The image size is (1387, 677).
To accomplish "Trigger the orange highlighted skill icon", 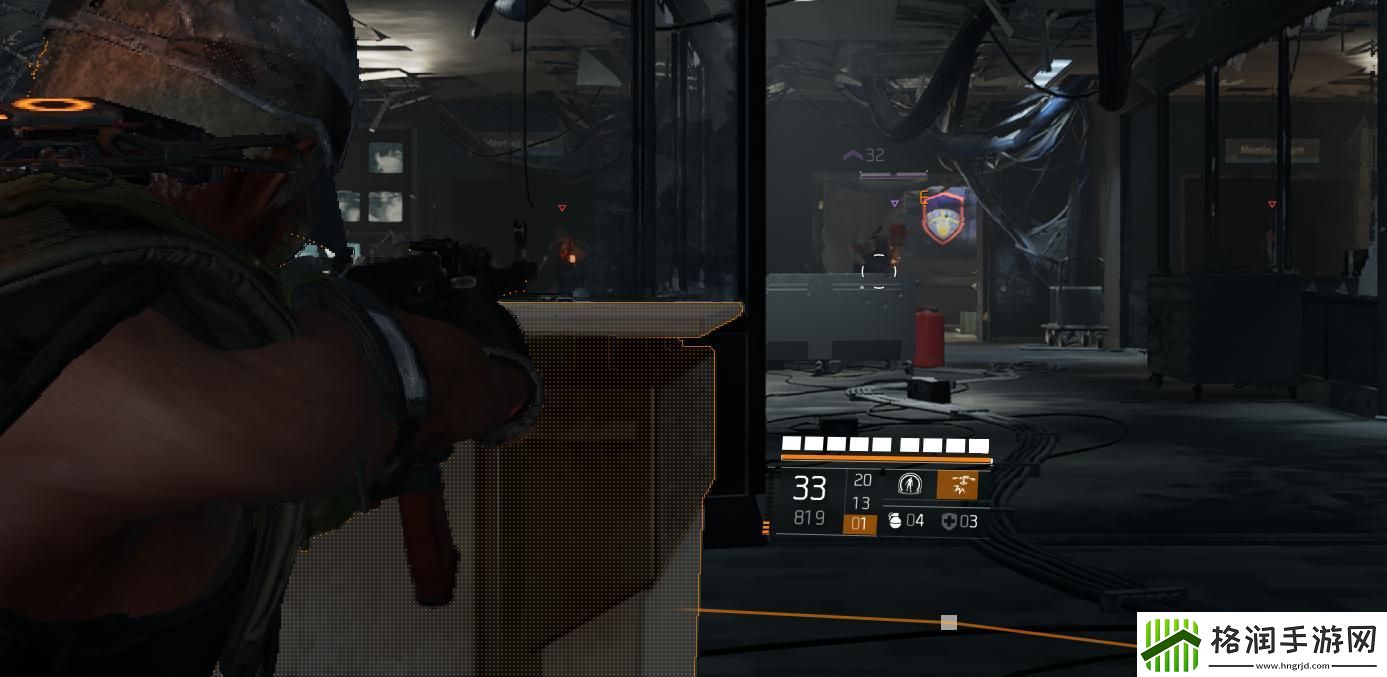I will 957,485.
